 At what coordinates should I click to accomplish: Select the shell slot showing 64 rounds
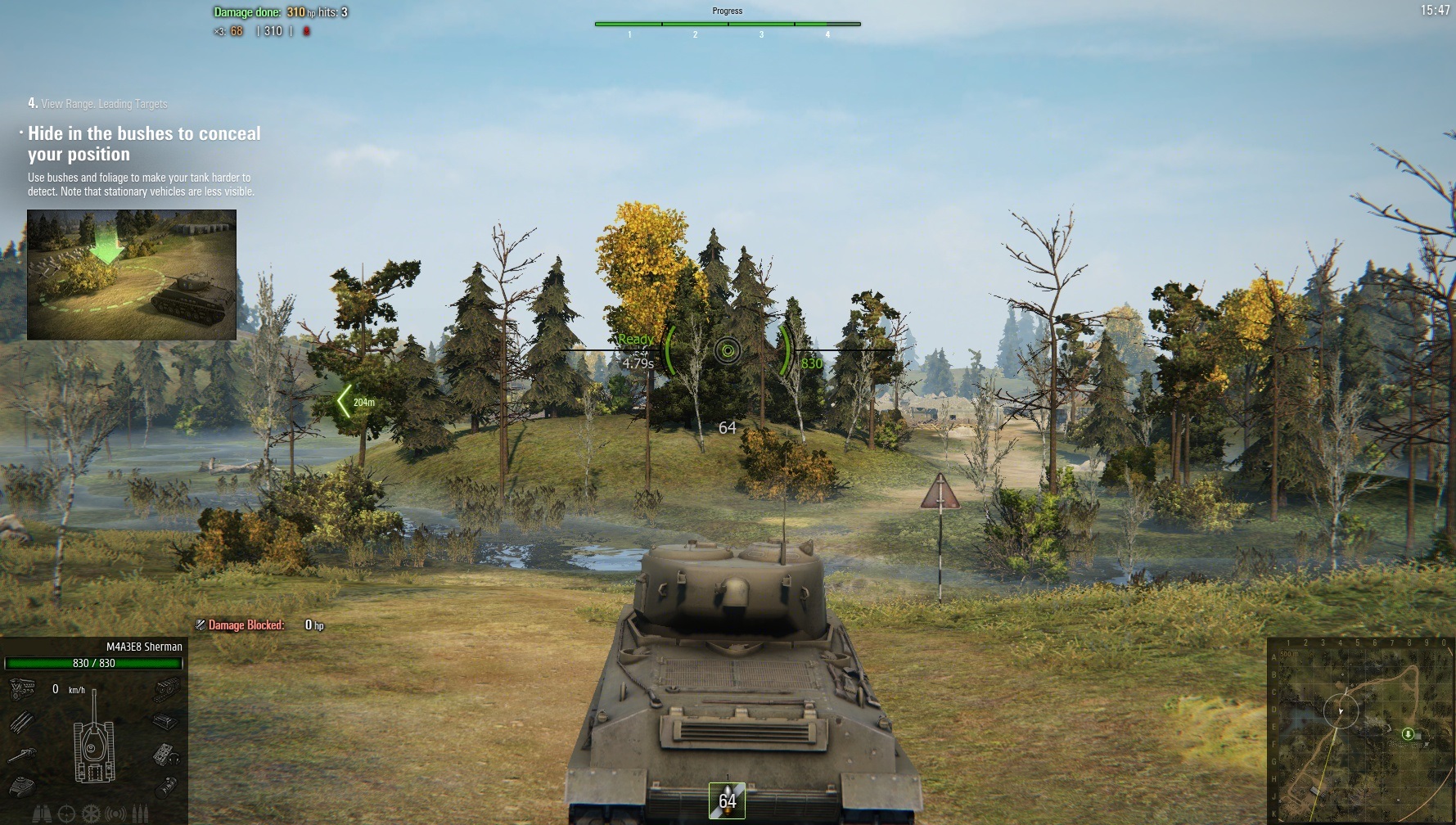[x=727, y=800]
